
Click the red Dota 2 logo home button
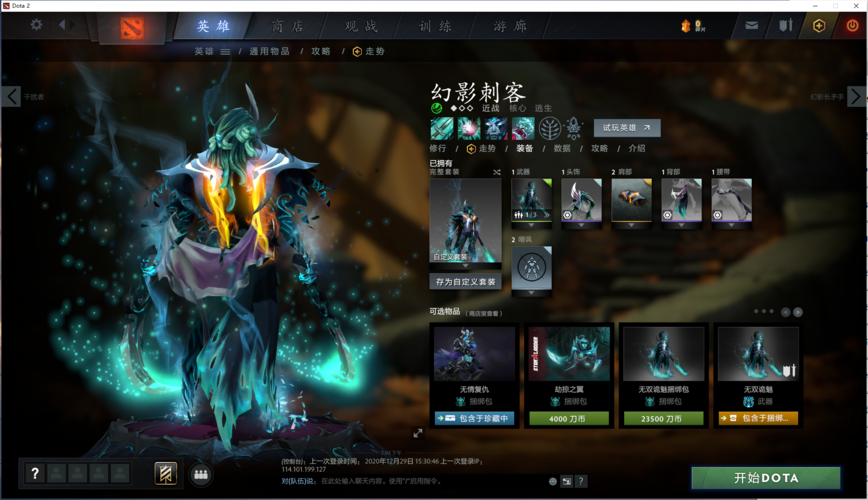[x=132, y=27]
